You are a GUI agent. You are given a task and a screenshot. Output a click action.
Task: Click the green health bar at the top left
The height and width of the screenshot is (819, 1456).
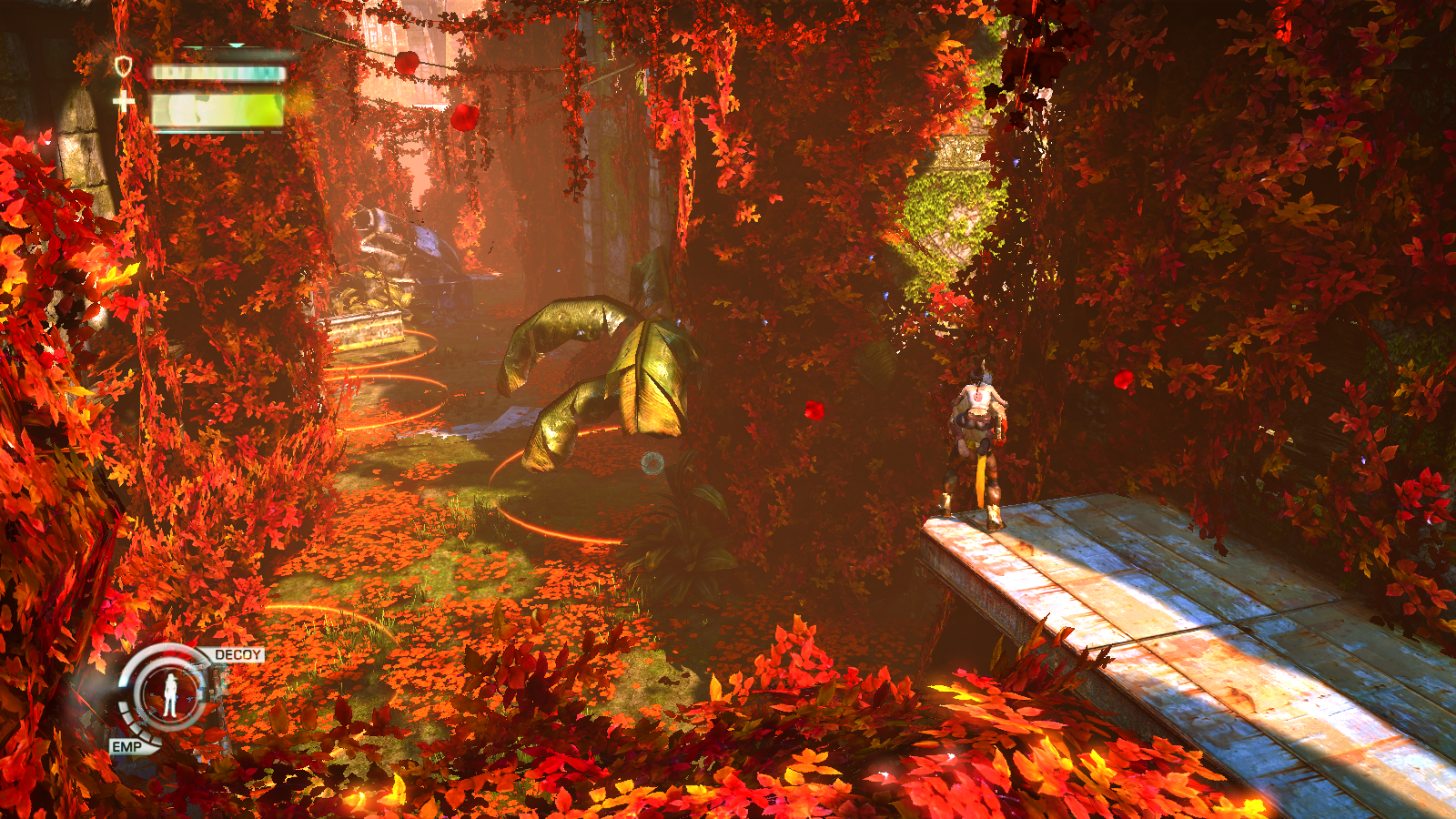pos(218,109)
